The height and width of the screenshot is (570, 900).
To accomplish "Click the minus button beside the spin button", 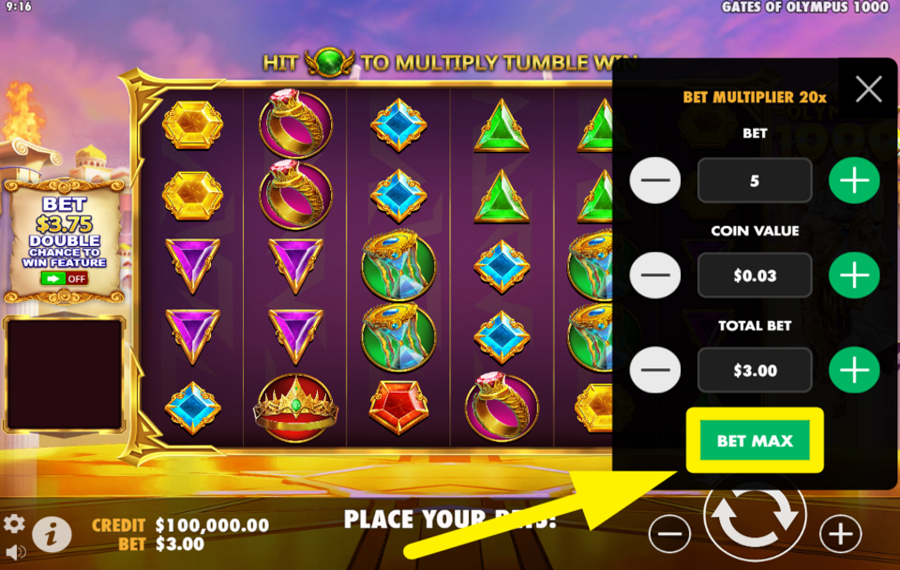I will (x=669, y=533).
